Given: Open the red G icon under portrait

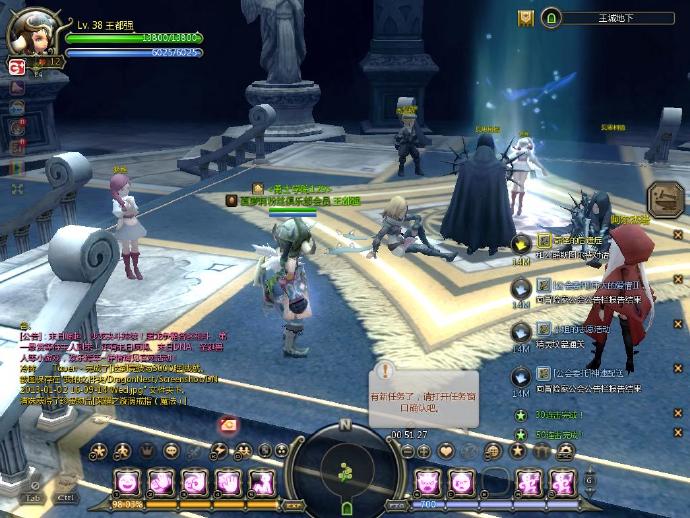Looking at the screenshot, I should point(17,67).
